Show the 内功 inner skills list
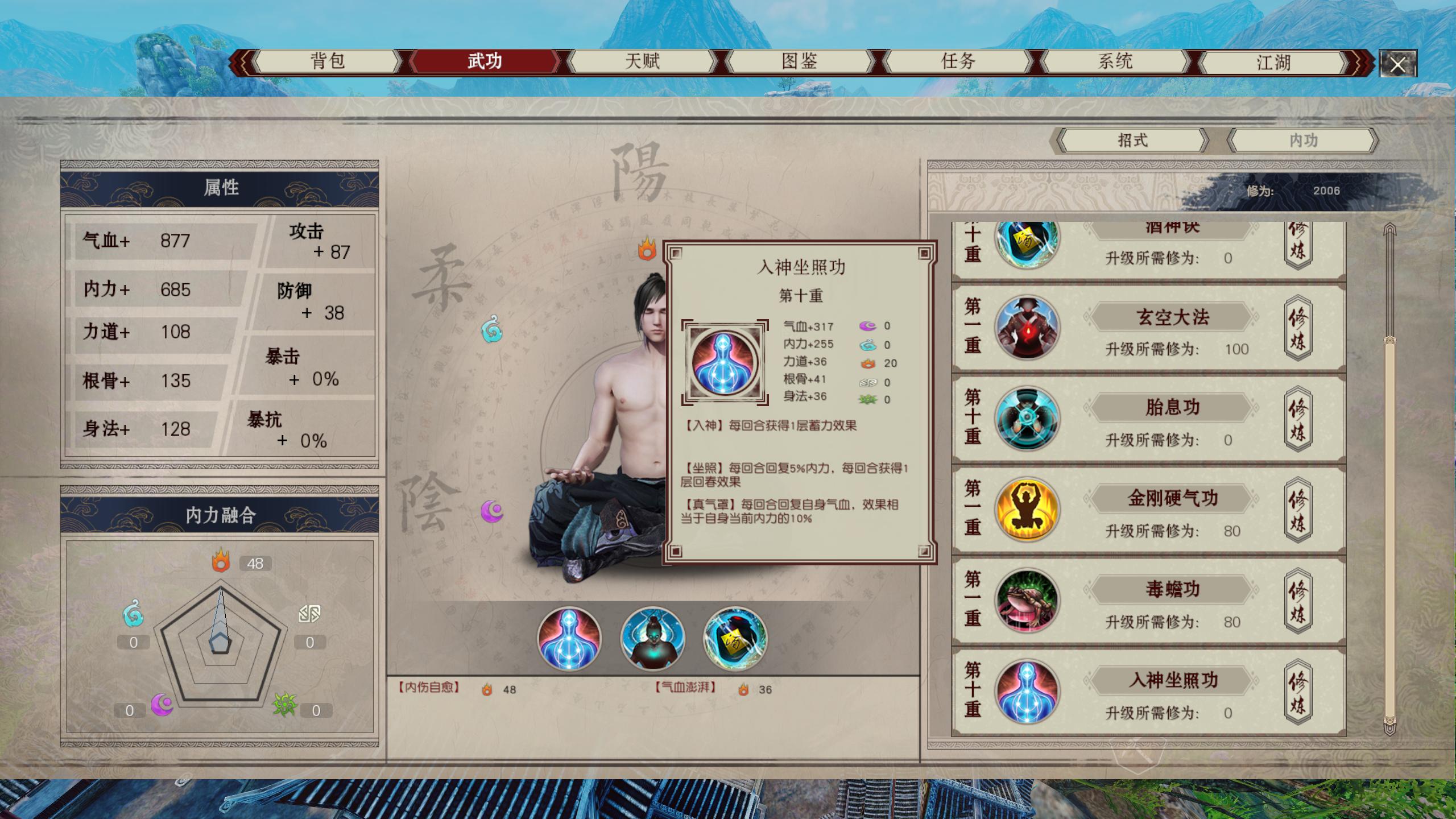The width and height of the screenshot is (1456, 819). 1303,140
